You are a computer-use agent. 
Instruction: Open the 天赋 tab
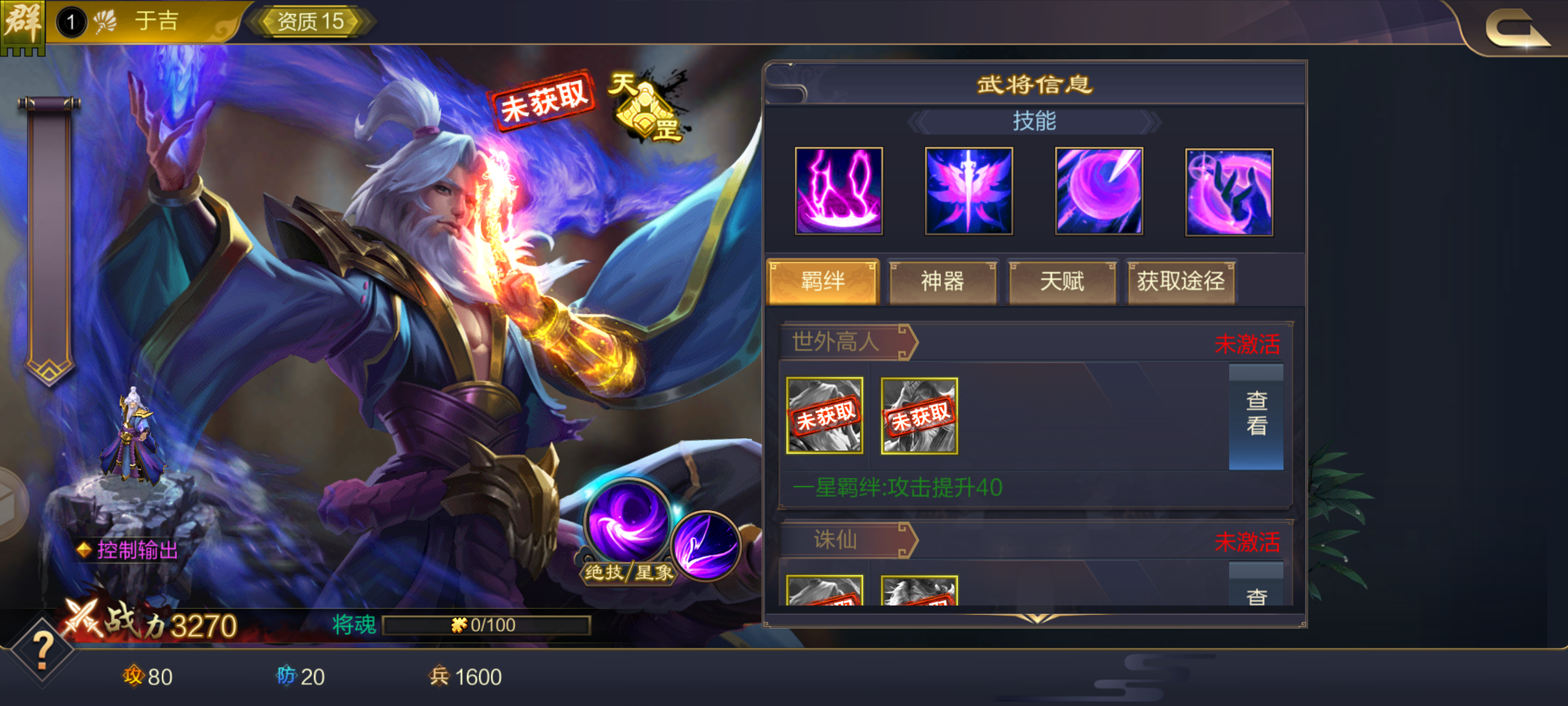1061,282
